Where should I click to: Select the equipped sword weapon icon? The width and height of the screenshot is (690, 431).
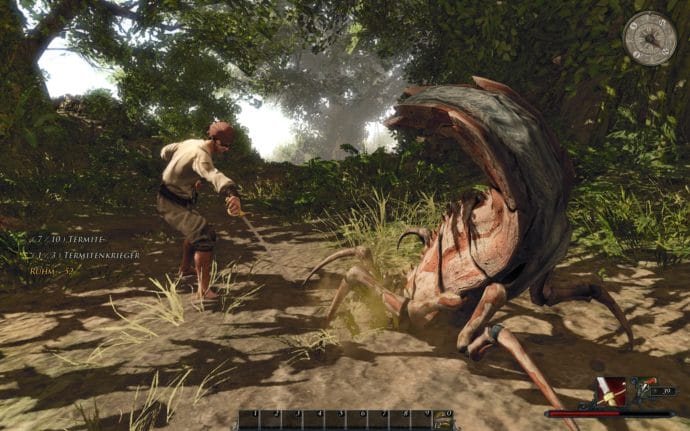pyautogui.click(x=611, y=391)
